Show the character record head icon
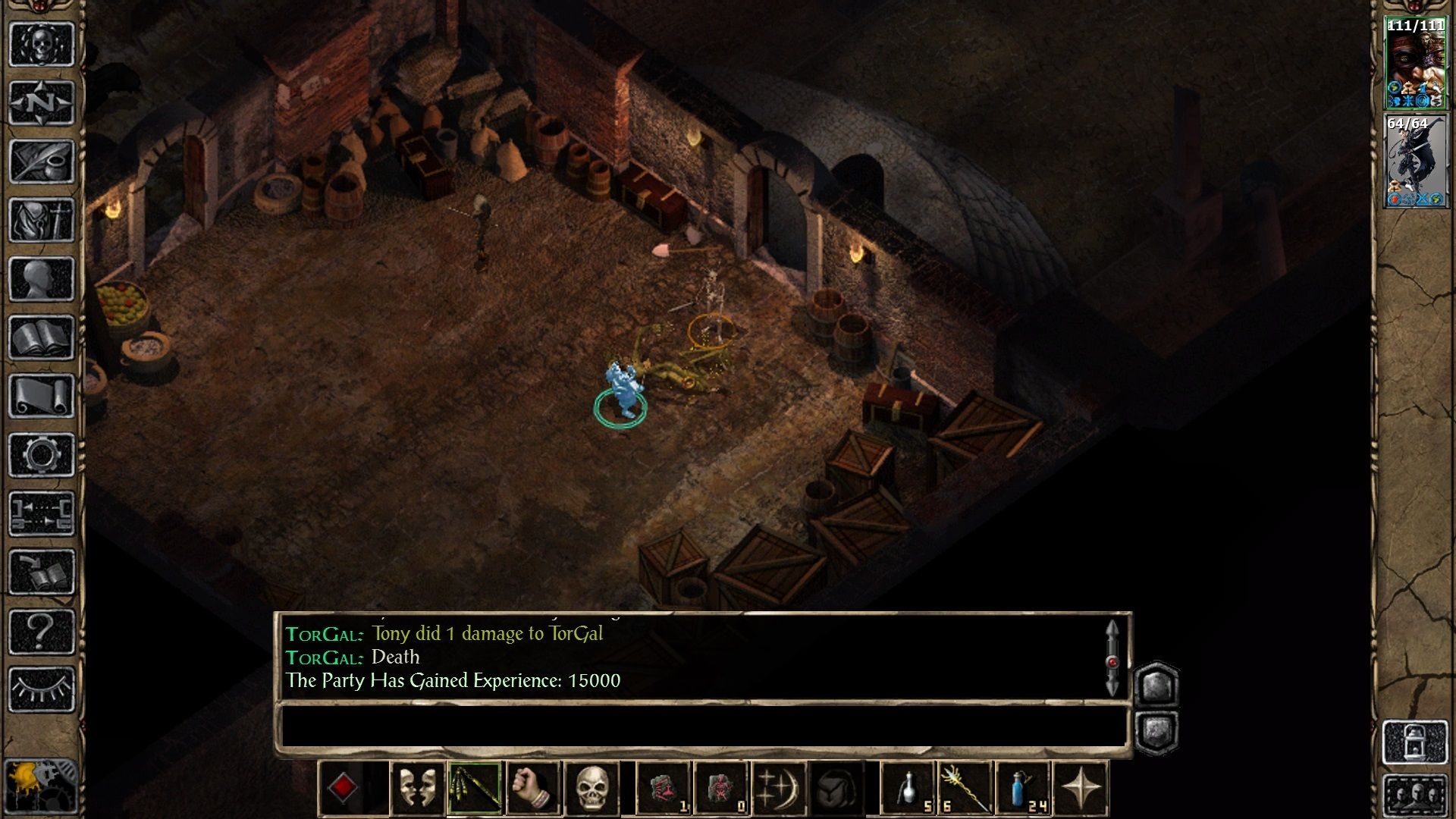1456x819 pixels. [x=42, y=279]
